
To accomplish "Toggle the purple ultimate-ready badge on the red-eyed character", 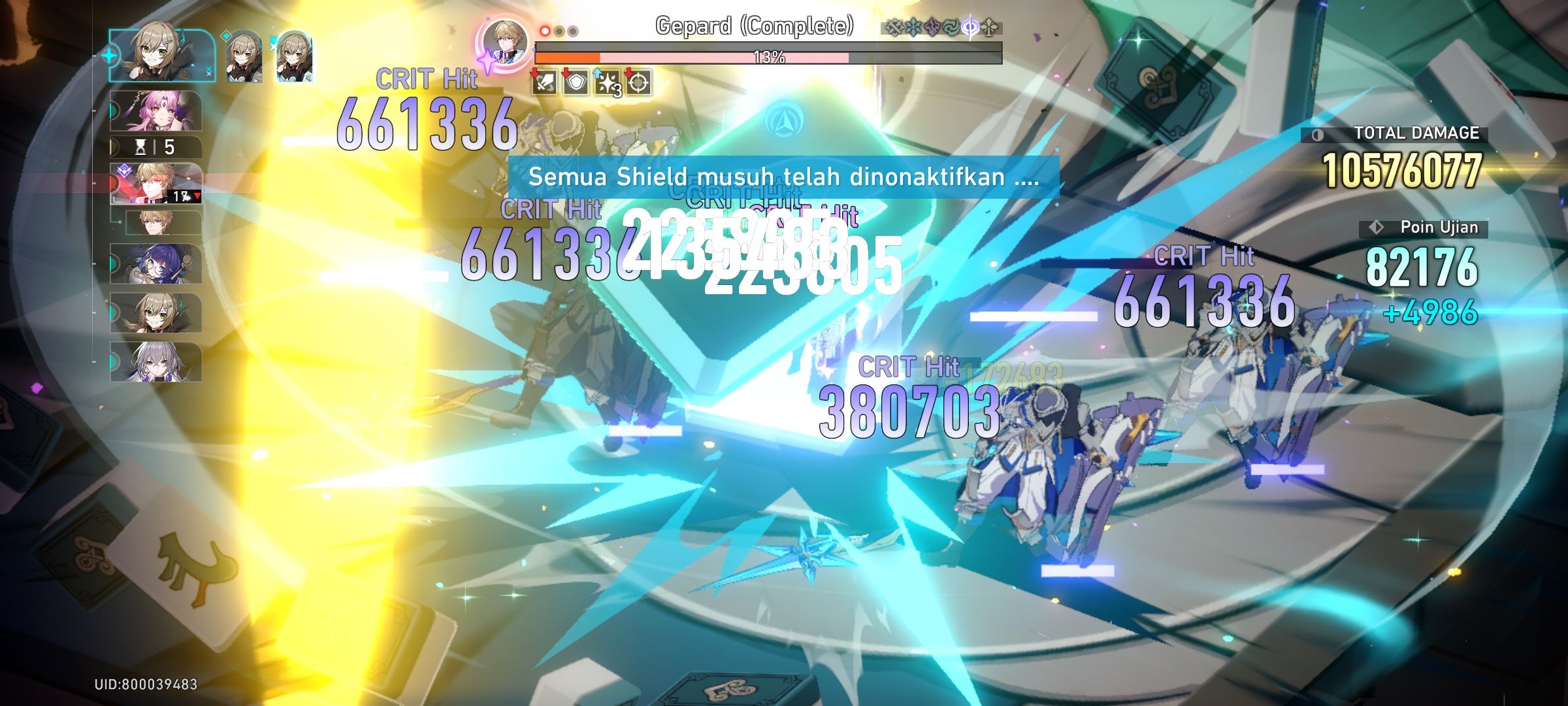I will 124,170.
